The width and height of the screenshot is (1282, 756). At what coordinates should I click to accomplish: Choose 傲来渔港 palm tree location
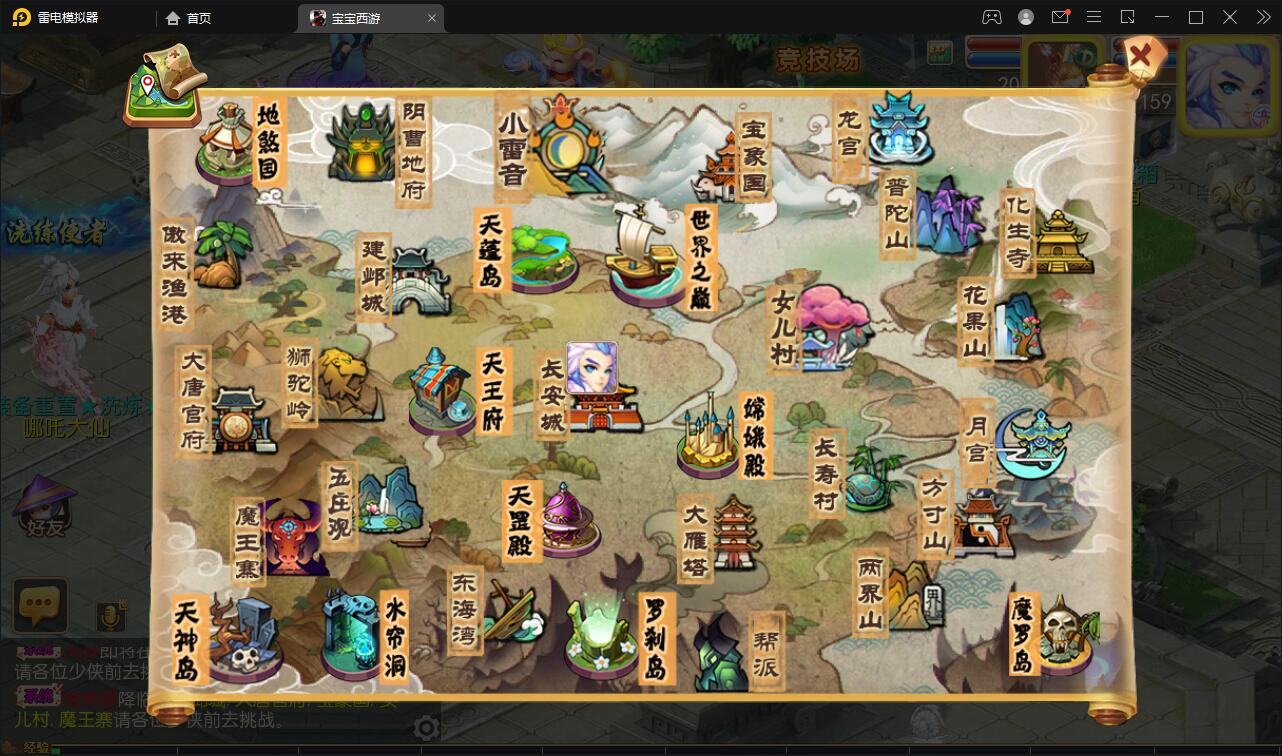pyautogui.click(x=216, y=255)
